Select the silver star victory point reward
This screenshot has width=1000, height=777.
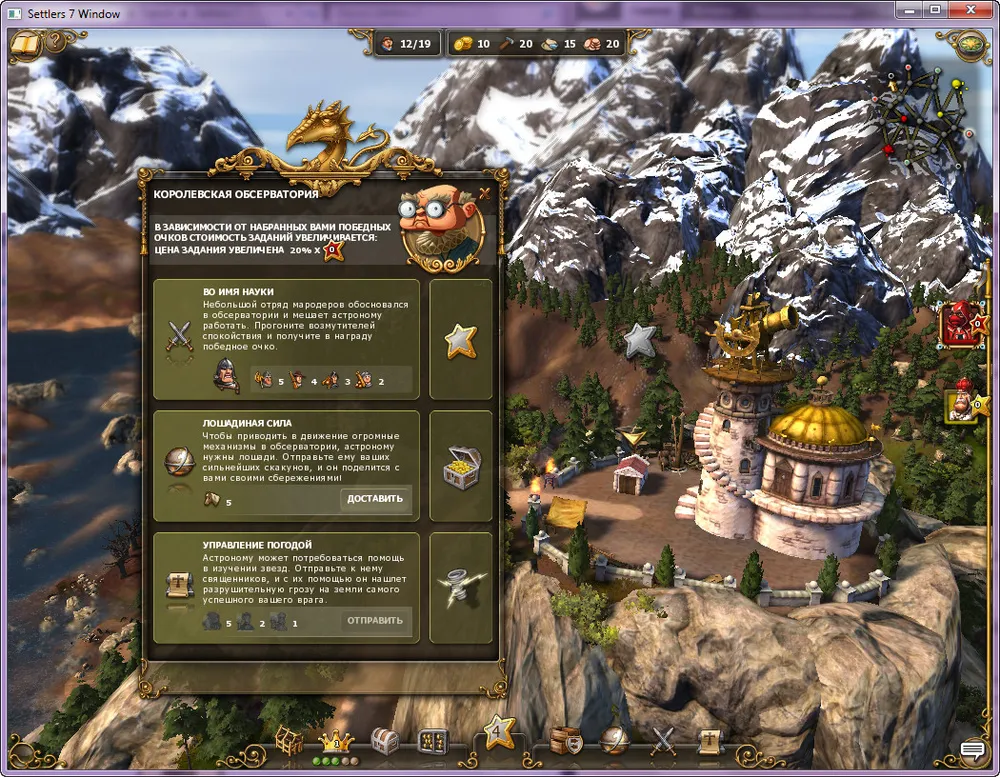460,341
